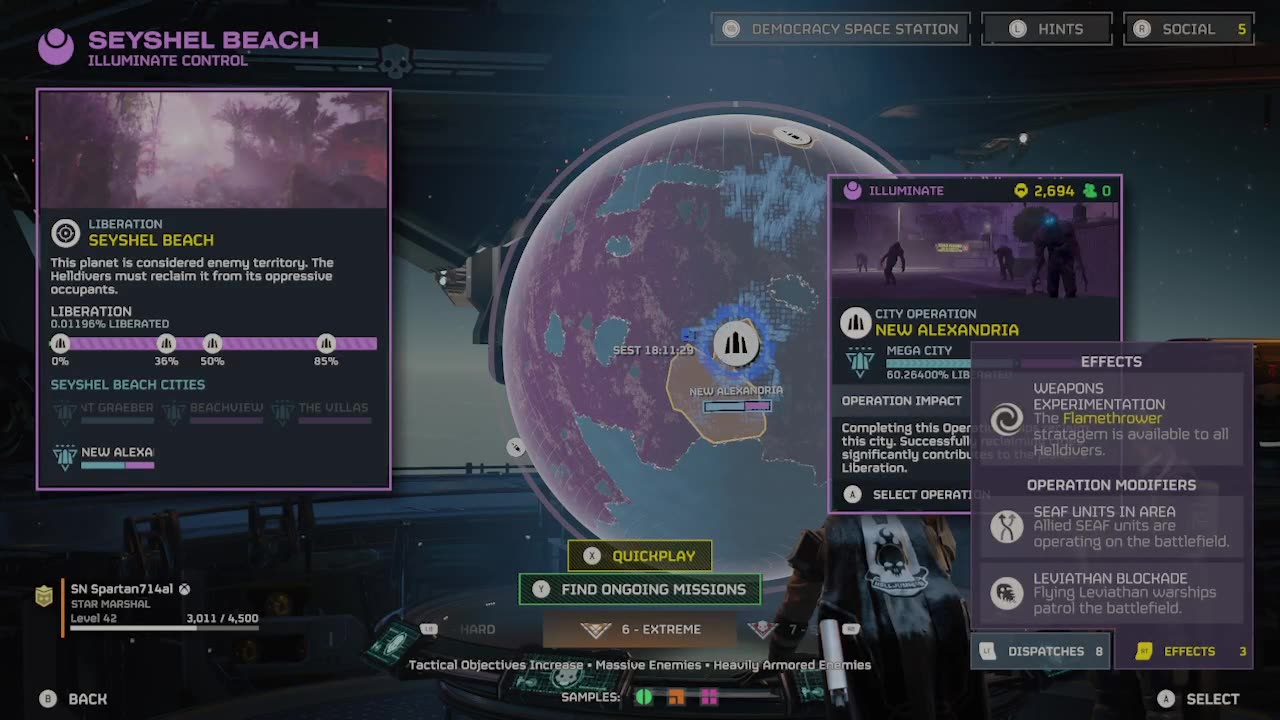Go back to the previous screen
Viewport: 1280px width, 720px height.
76,699
